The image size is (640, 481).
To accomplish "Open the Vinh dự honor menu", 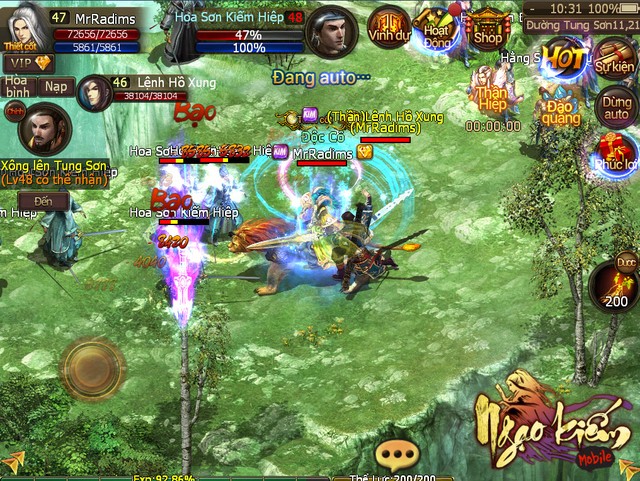I will coord(387,27).
